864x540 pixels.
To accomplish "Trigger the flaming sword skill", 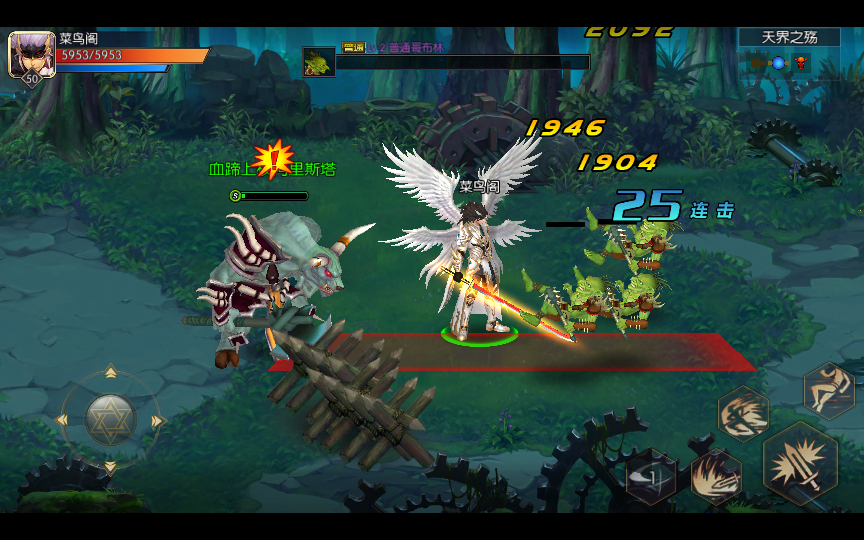I will point(716,476).
